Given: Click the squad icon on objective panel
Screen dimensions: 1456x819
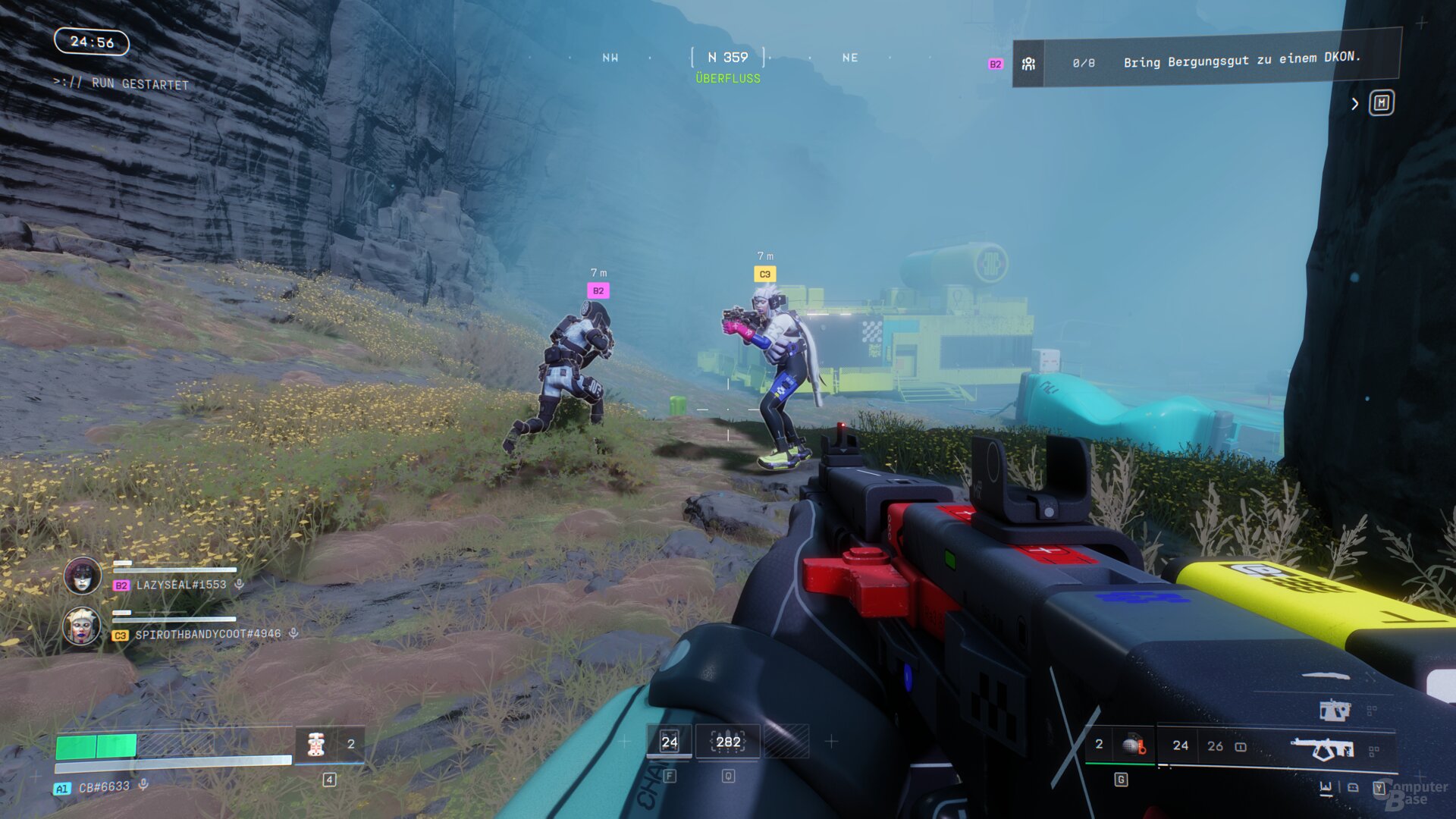Looking at the screenshot, I should click(1028, 64).
